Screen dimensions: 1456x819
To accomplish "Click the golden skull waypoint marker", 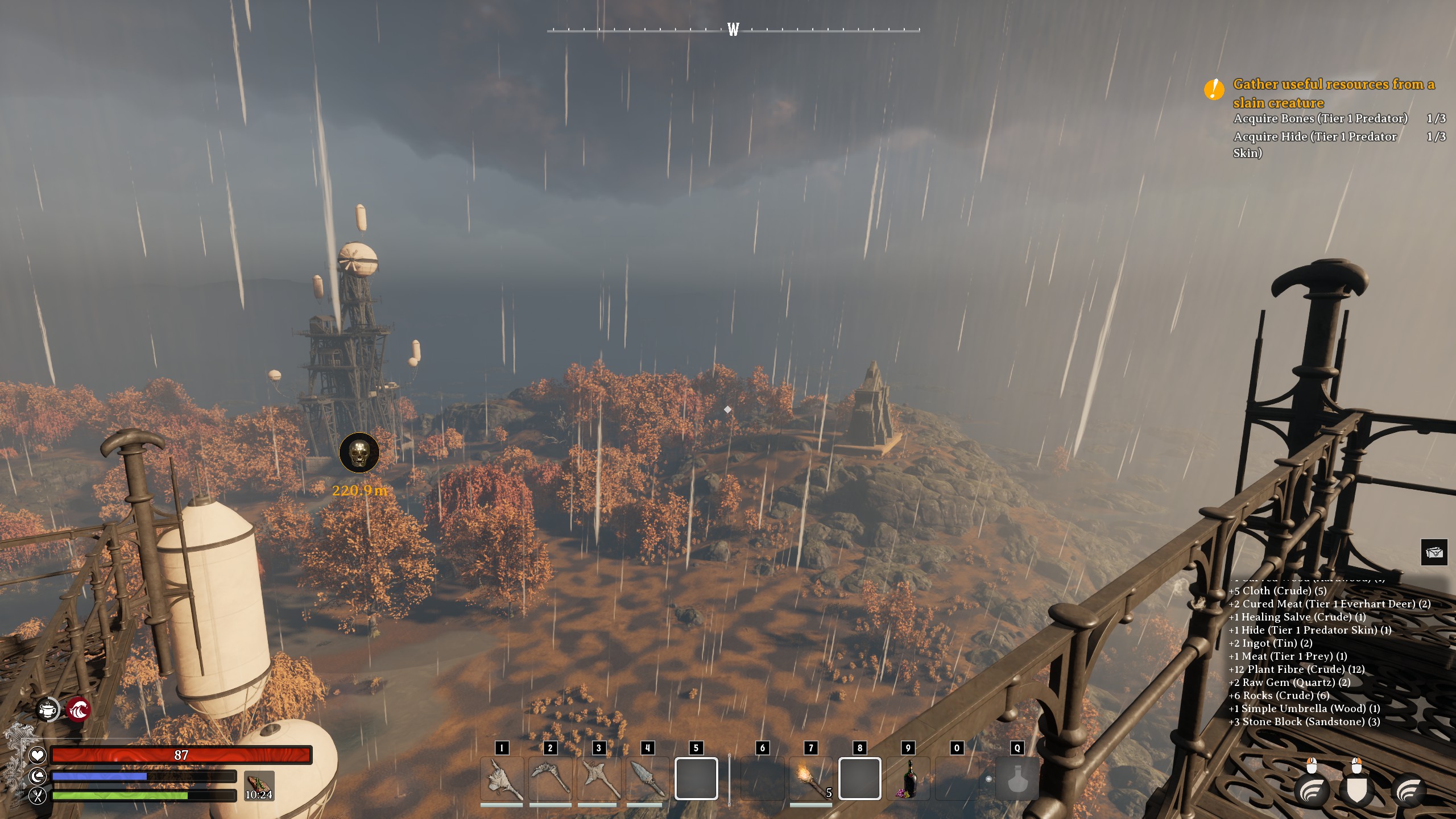I will click(x=359, y=453).
